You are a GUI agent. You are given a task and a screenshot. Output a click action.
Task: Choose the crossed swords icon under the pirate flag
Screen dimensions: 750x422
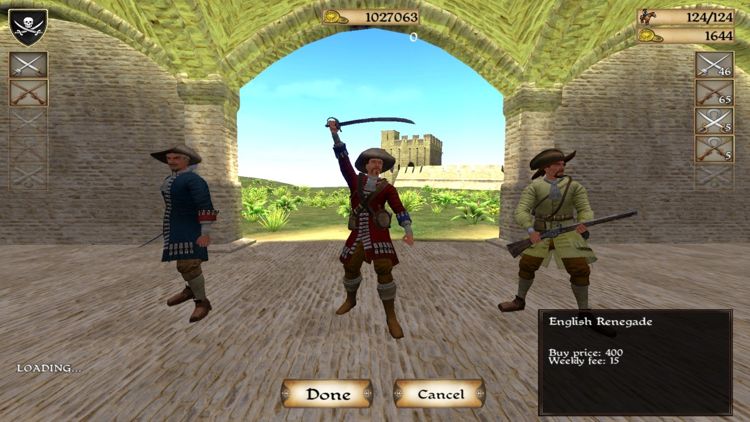tap(28, 65)
